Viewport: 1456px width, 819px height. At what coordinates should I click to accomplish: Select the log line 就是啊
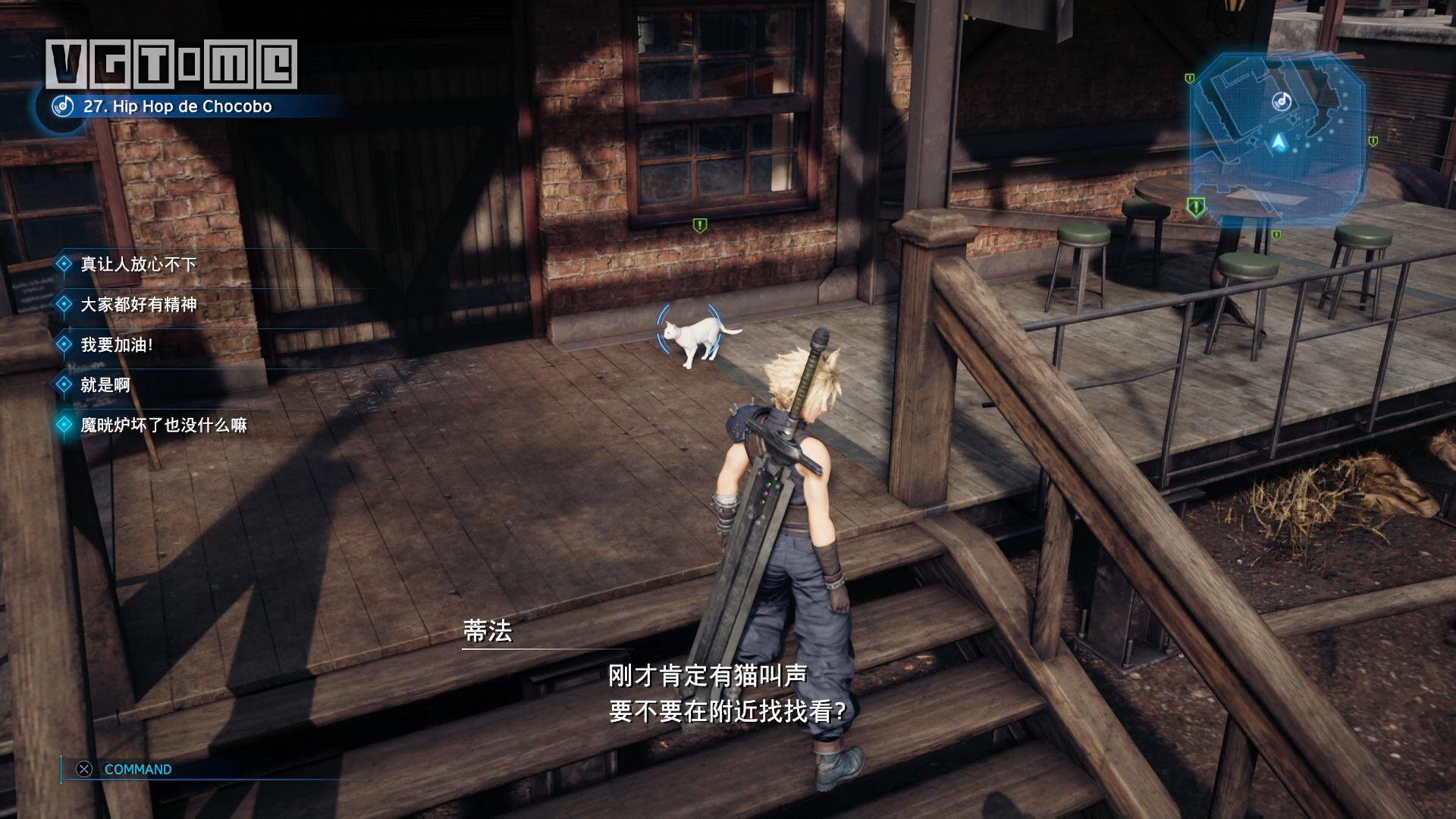105,384
